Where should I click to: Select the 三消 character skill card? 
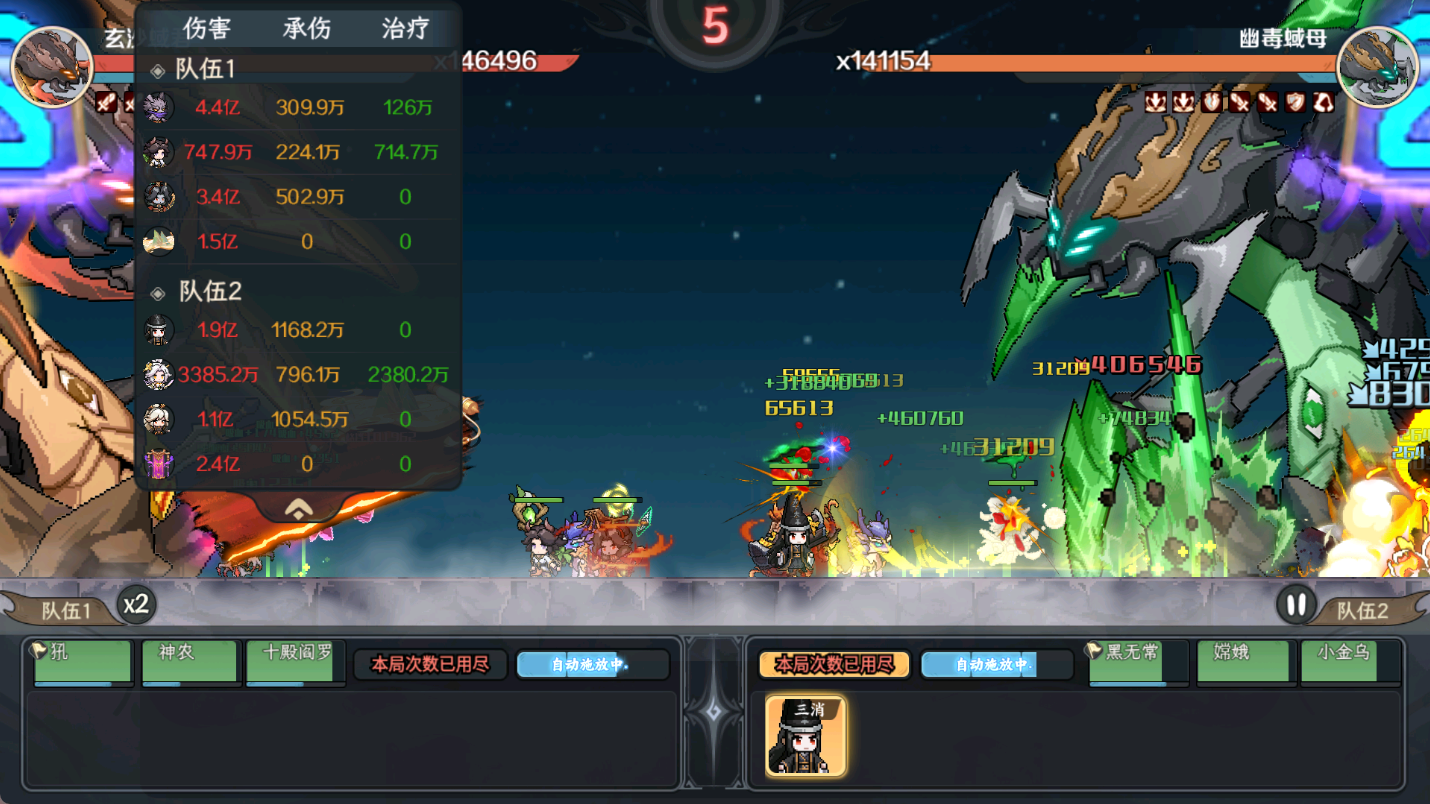[x=805, y=736]
